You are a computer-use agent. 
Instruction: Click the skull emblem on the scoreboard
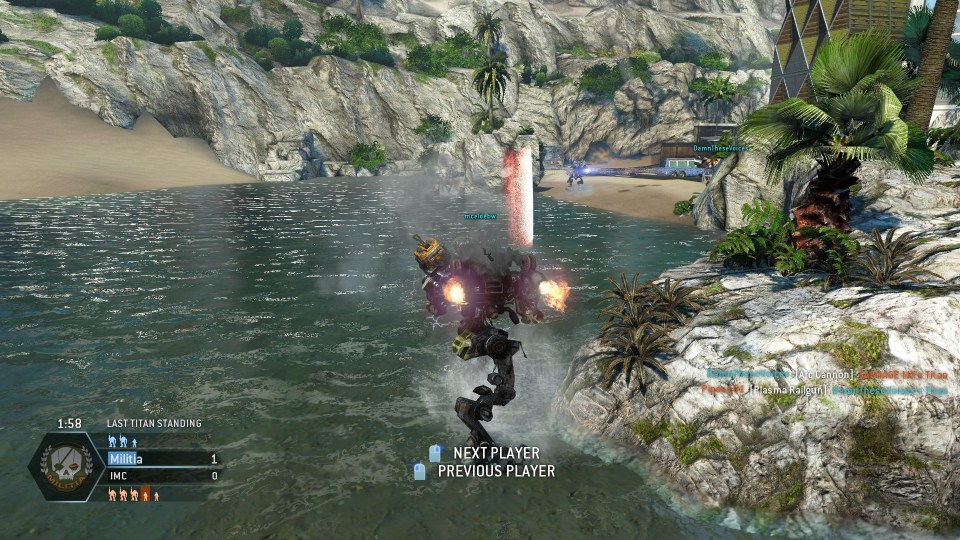66,467
